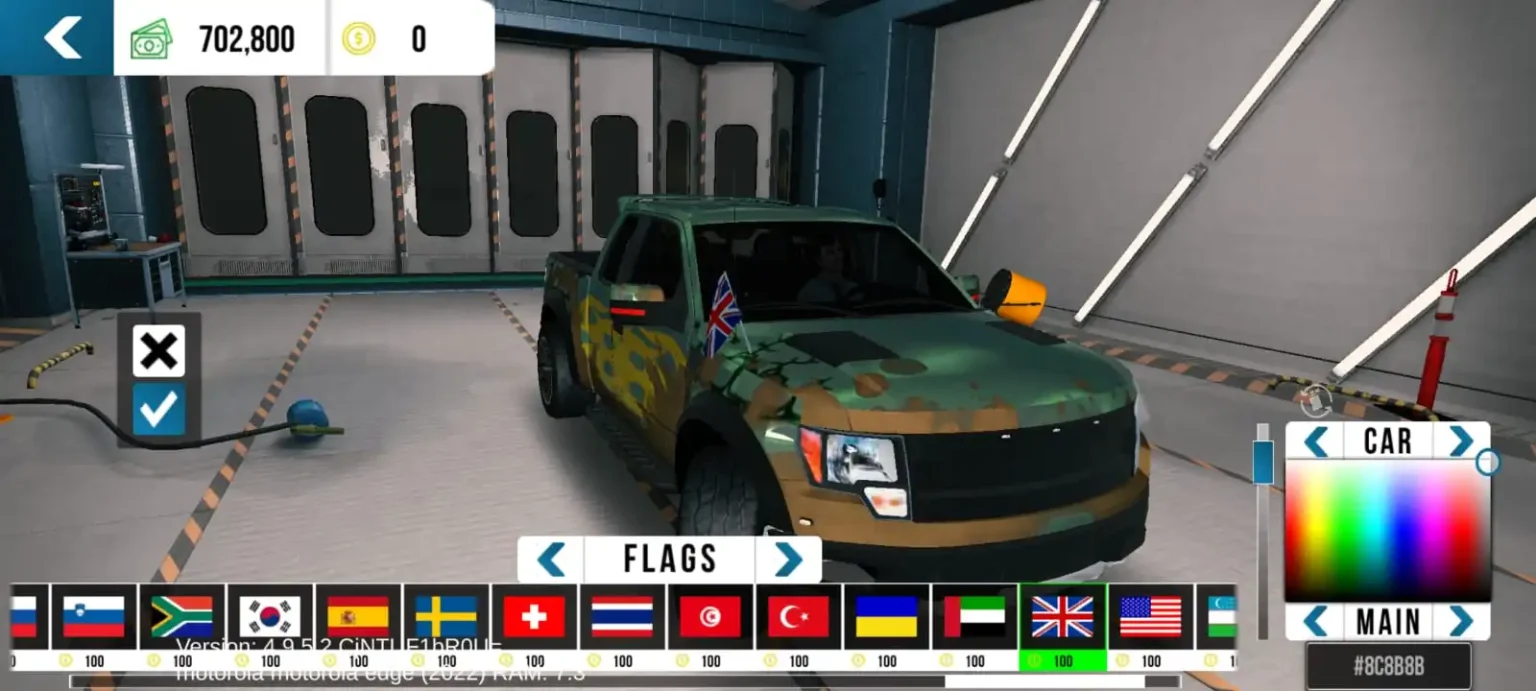Cancel with the black X button

pos(159,351)
